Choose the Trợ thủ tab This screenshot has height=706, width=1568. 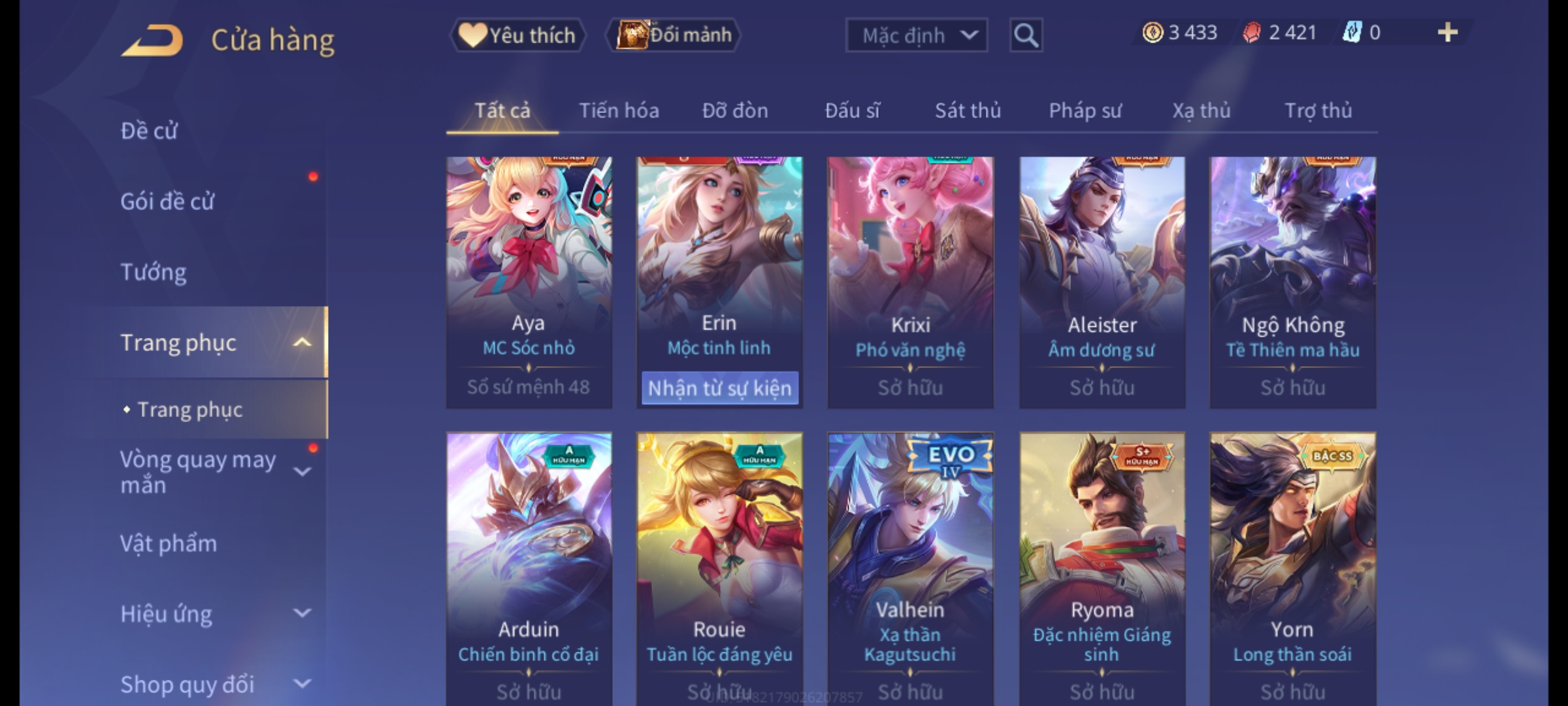point(1318,111)
